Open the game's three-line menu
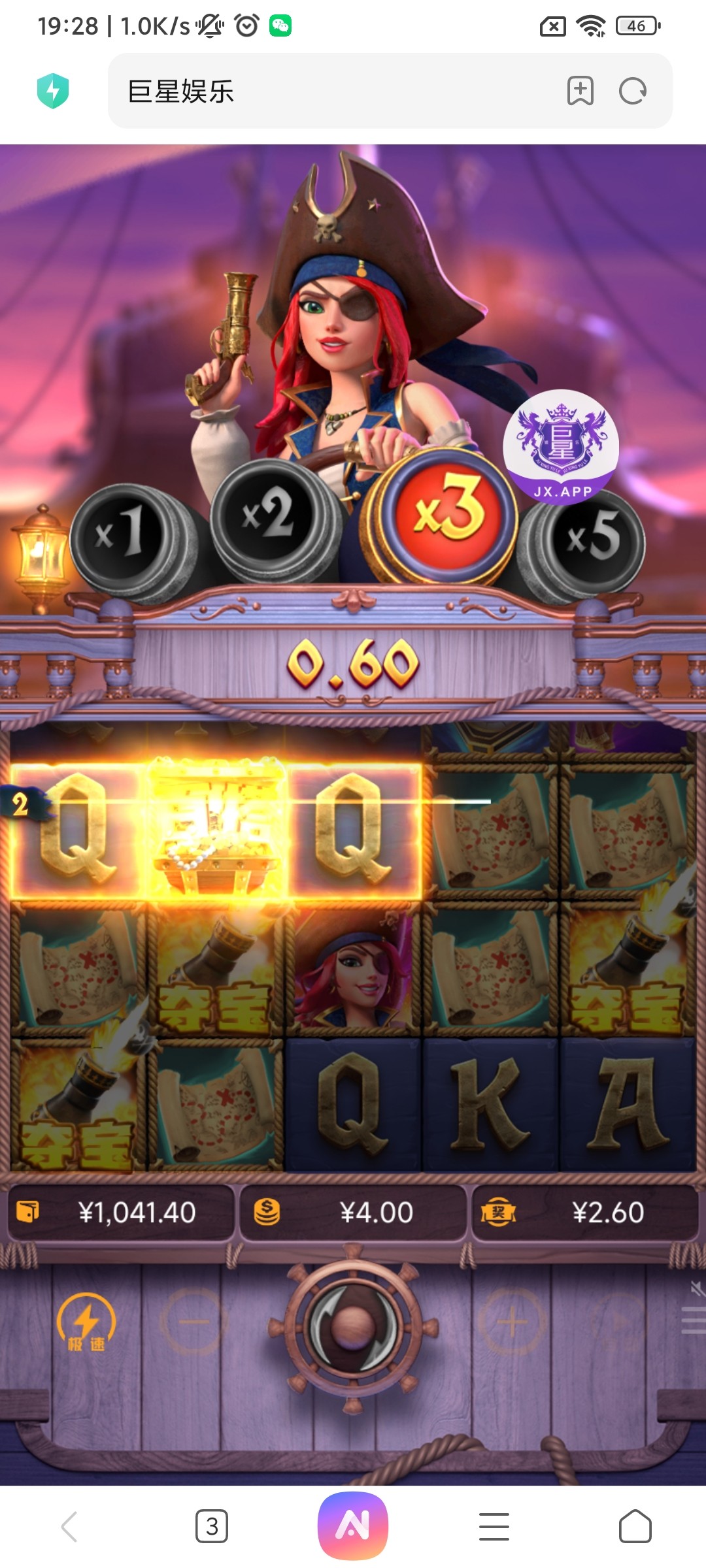 pyautogui.click(x=693, y=1320)
